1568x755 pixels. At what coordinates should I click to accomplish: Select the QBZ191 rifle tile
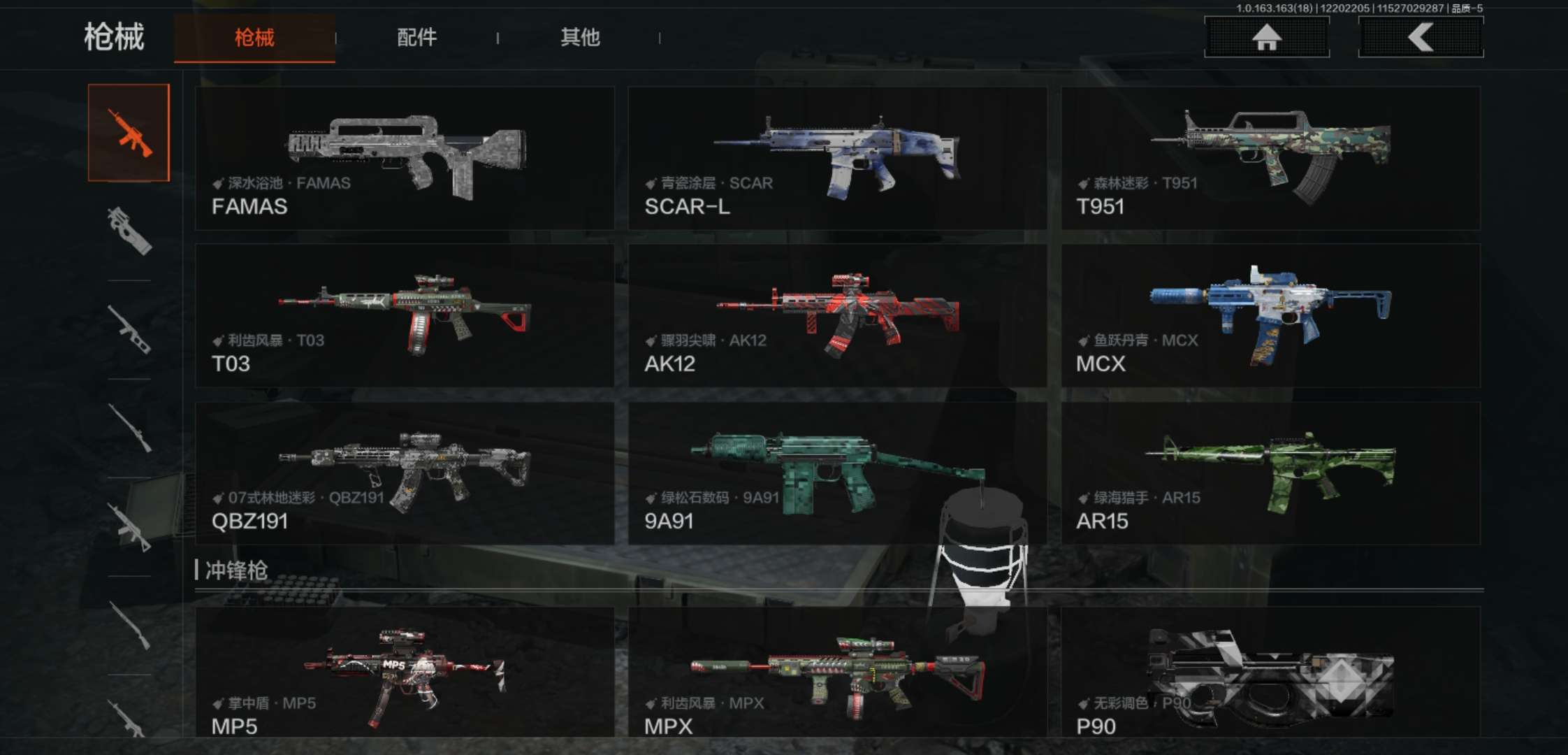click(405, 473)
